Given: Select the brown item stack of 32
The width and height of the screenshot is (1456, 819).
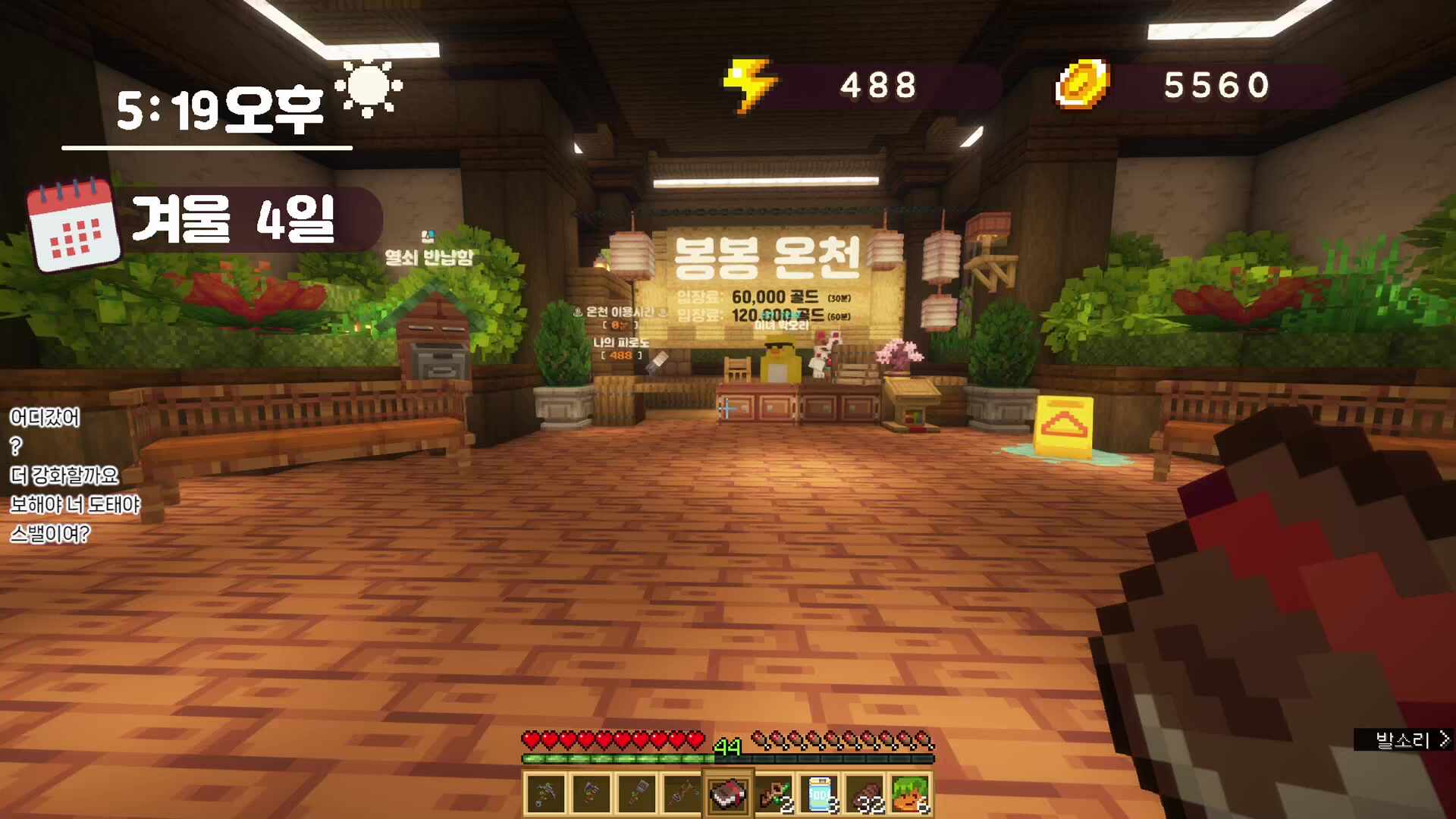Looking at the screenshot, I should pyautogui.click(x=864, y=794).
